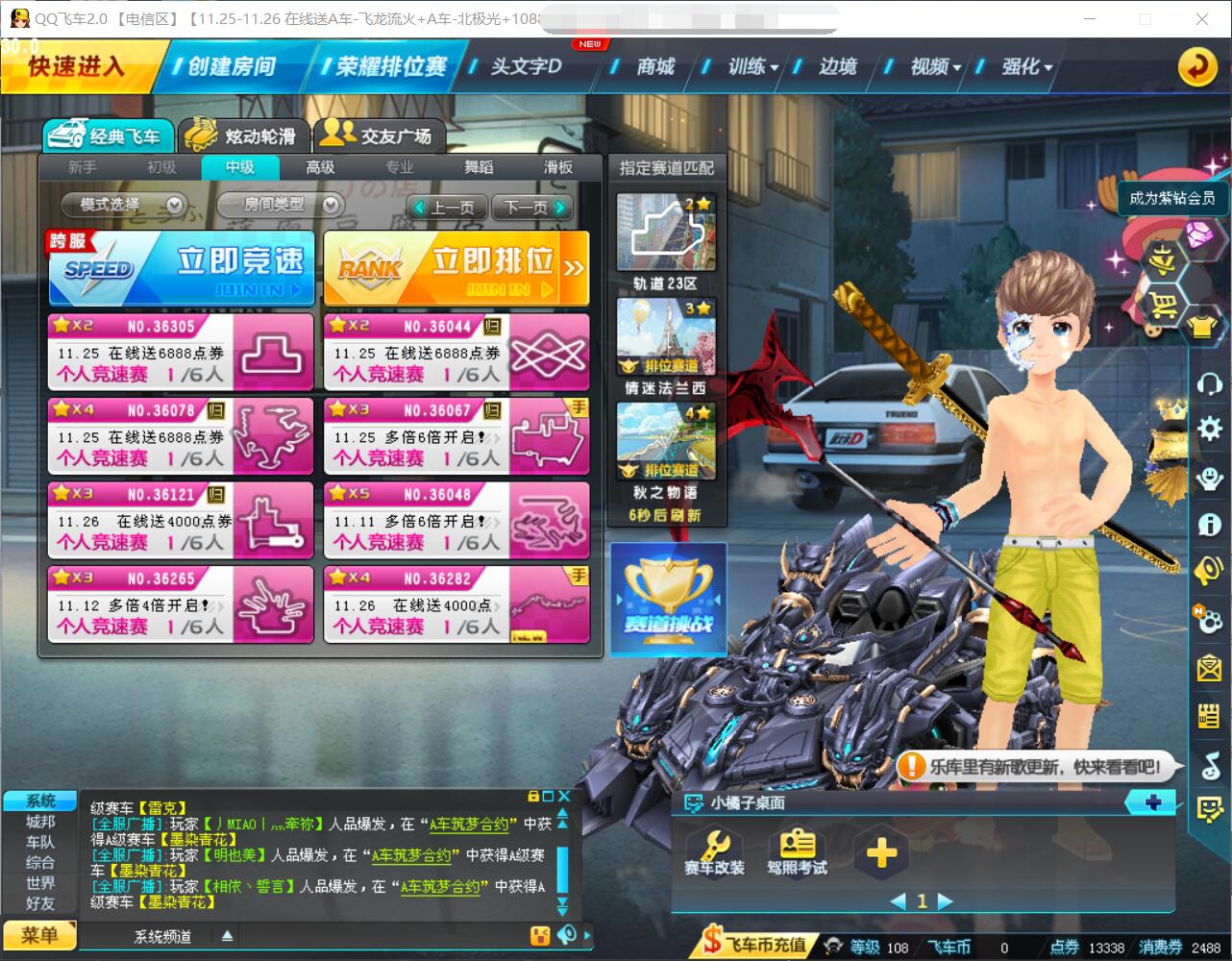Join room NO.36305
The width and height of the screenshot is (1232, 961).
pyautogui.click(x=181, y=352)
